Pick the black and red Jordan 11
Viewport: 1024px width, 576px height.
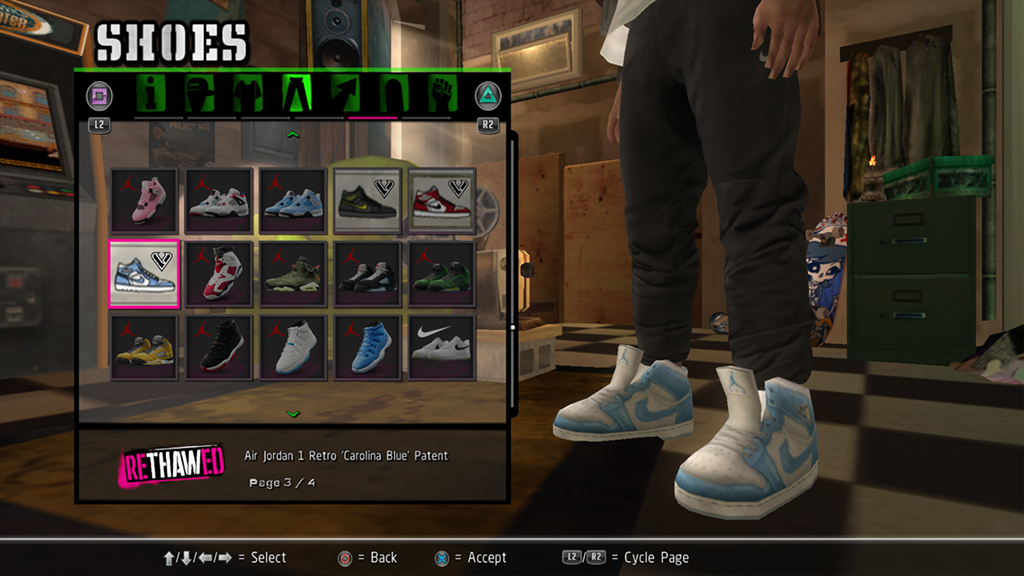[x=219, y=347]
